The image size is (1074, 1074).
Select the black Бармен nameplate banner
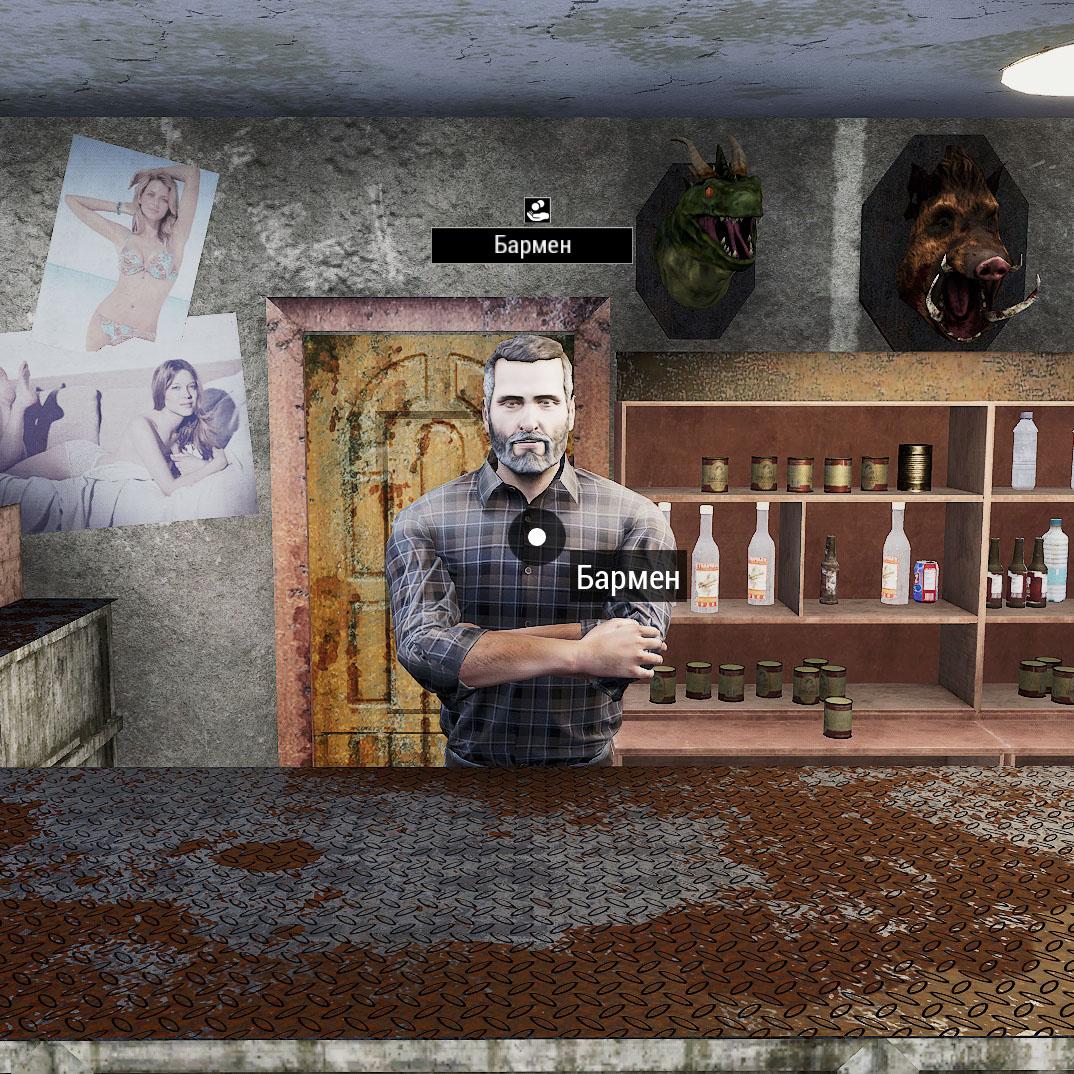click(x=532, y=245)
